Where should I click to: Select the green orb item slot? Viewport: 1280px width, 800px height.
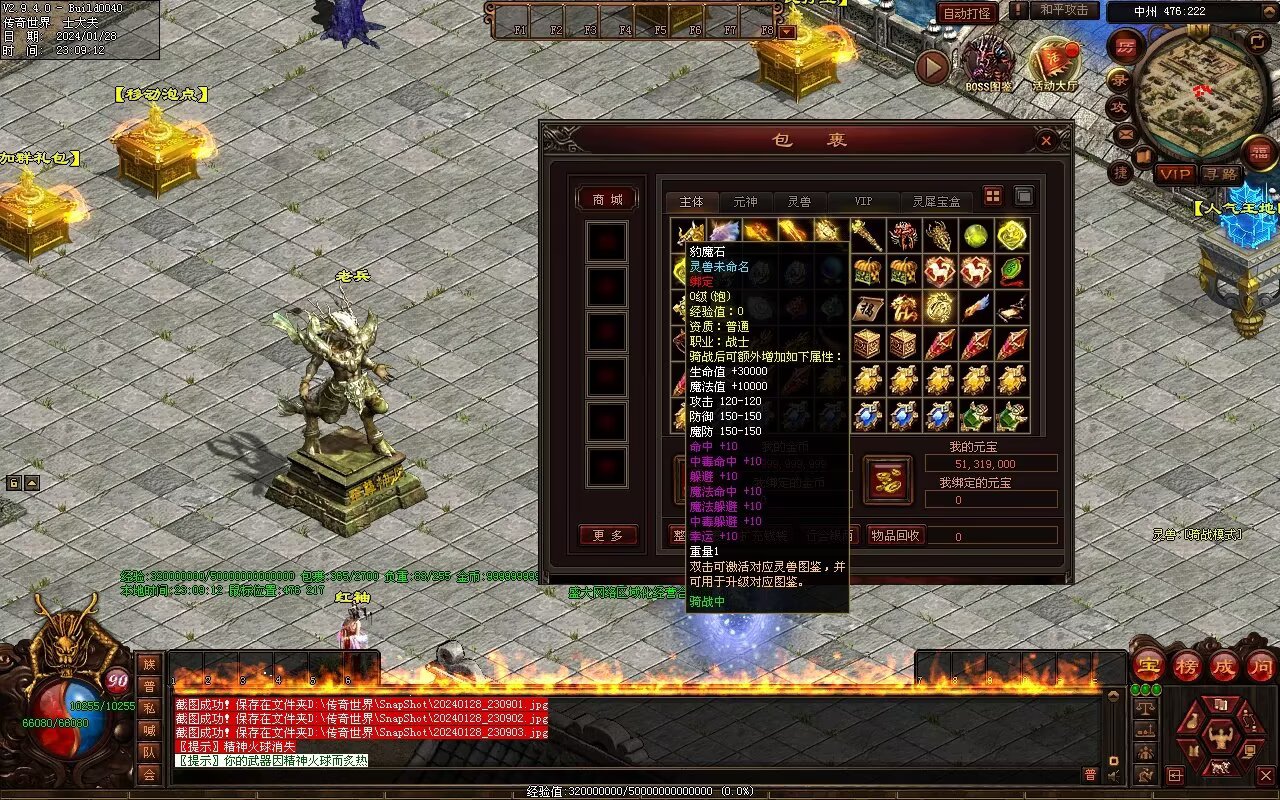(x=975, y=237)
